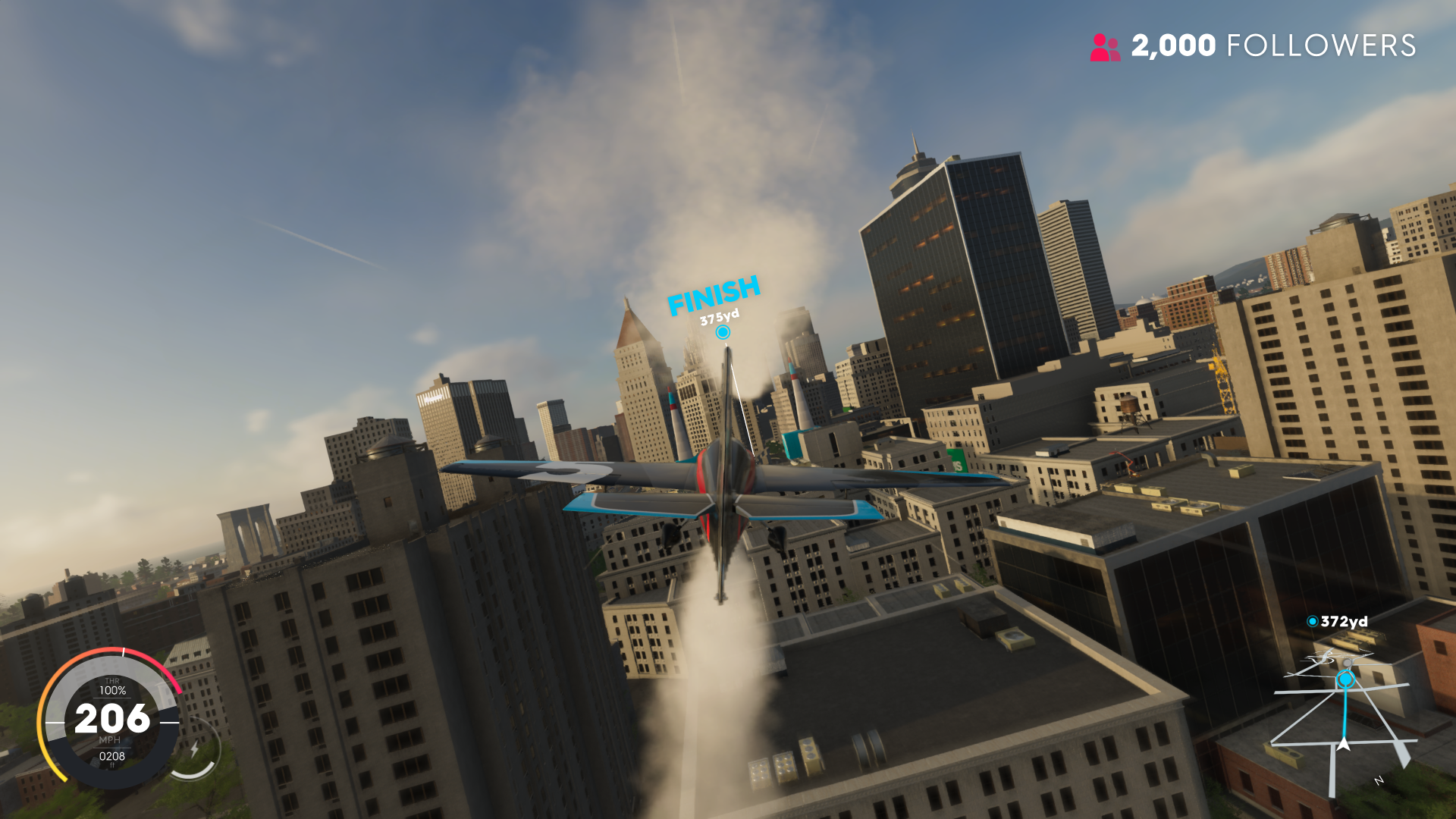Click the pink followers icon
This screenshot has width=1456, height=819.
coord(1104,47)
